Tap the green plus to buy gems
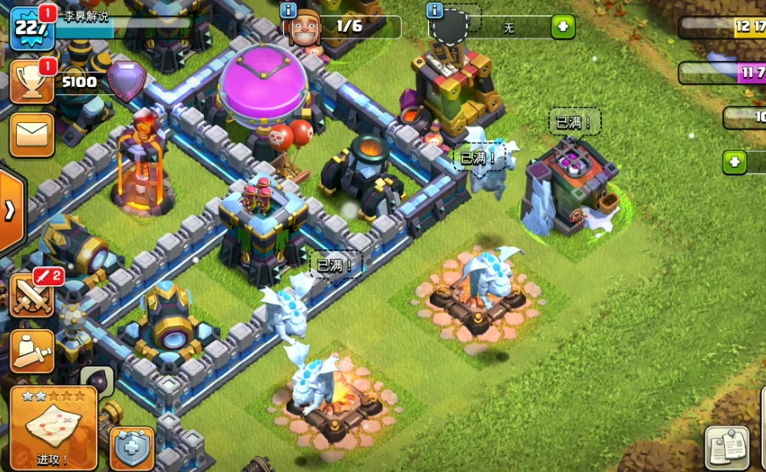 point(735,161)
